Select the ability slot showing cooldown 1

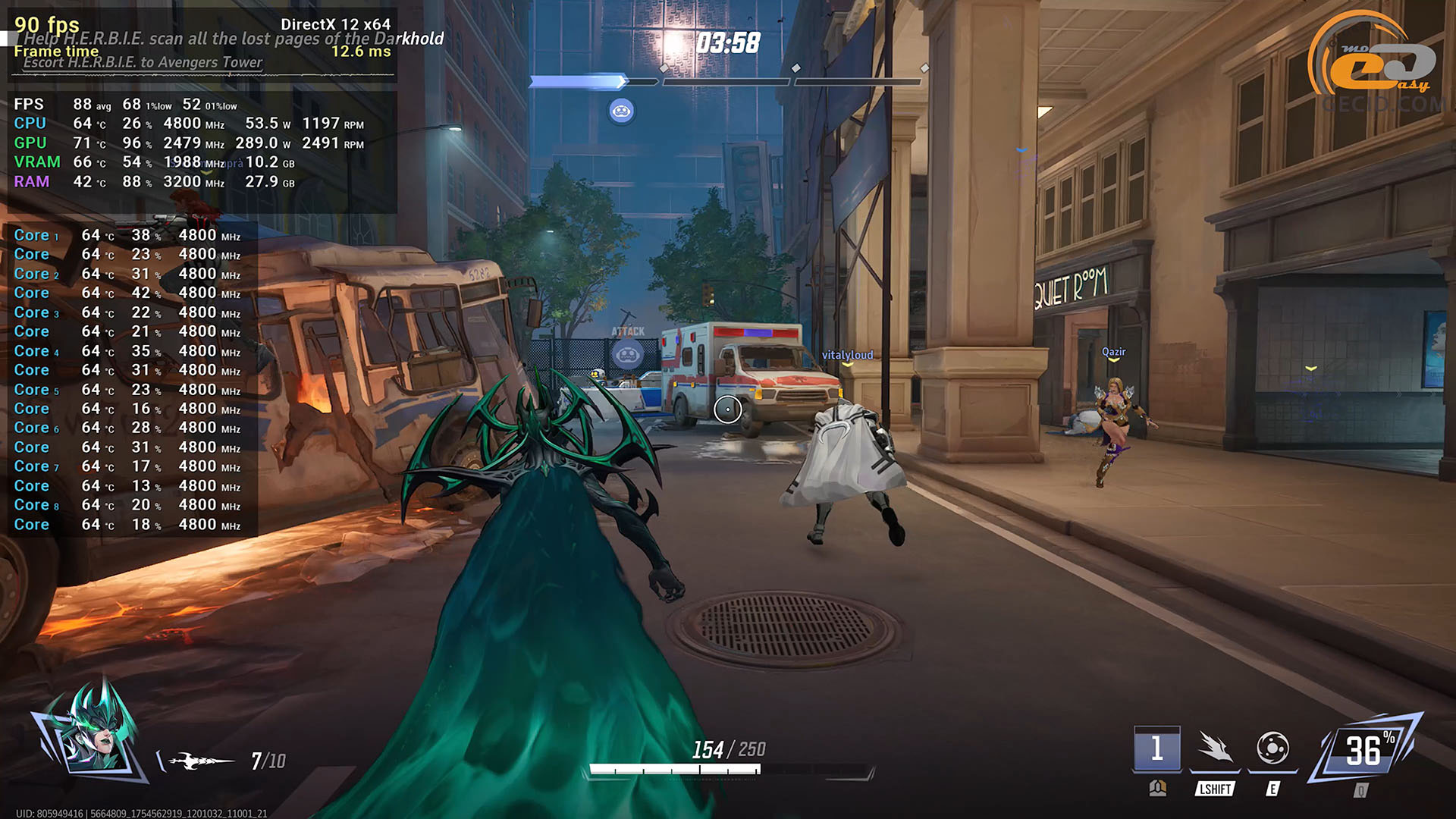tap(1156, 749)
